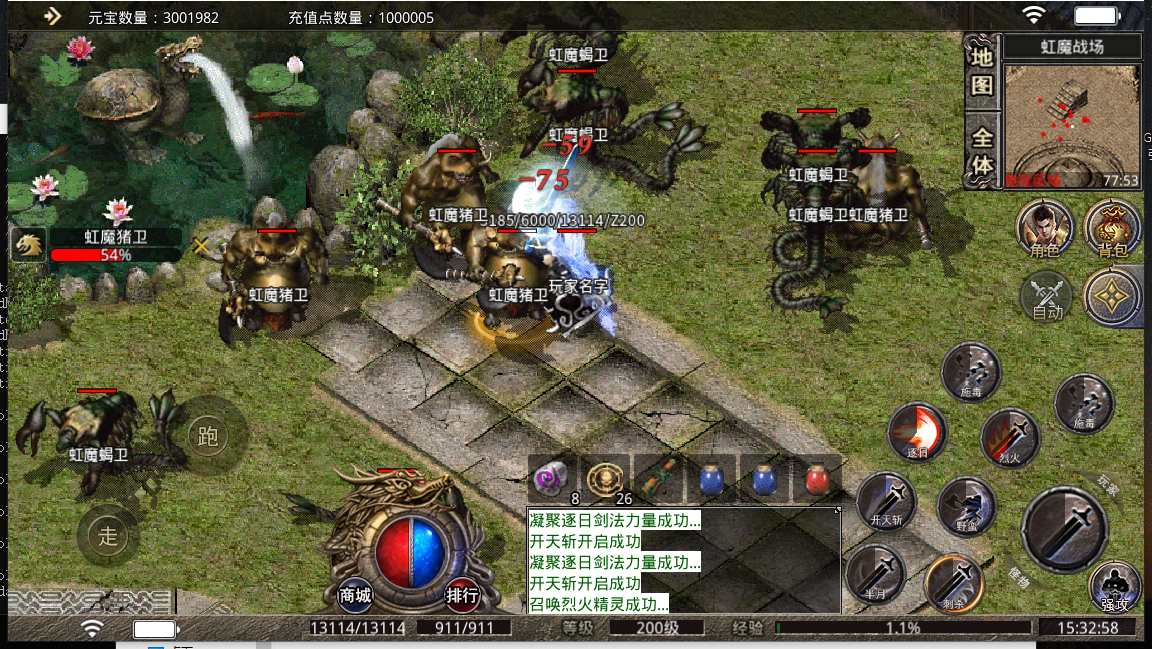
Task: Activate the 开天斩 skill
Action: [886, 501]
